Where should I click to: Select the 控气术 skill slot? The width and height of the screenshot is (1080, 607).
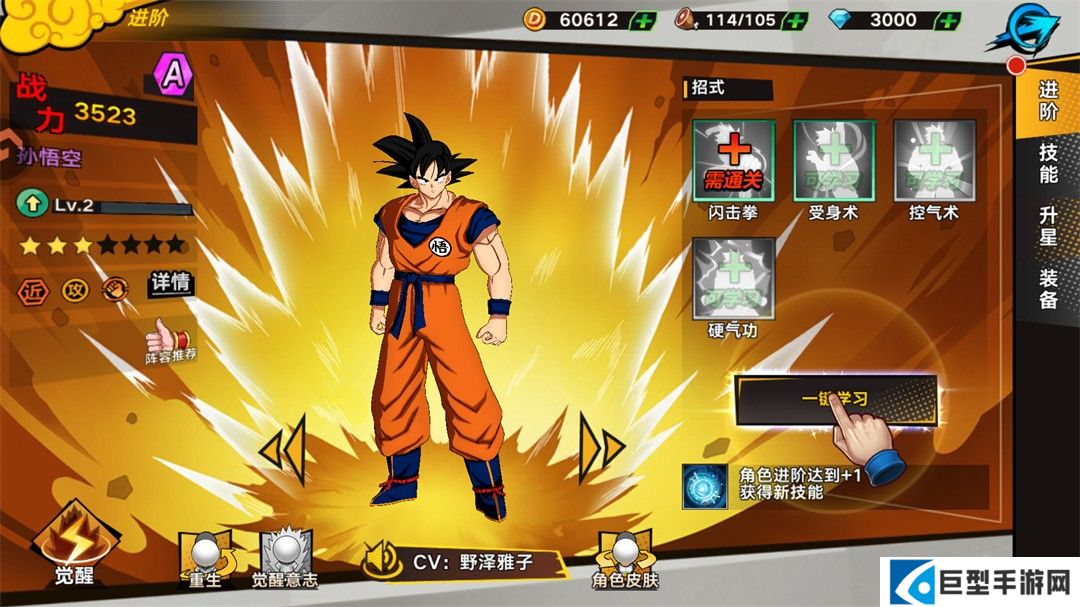pos(934,159)
